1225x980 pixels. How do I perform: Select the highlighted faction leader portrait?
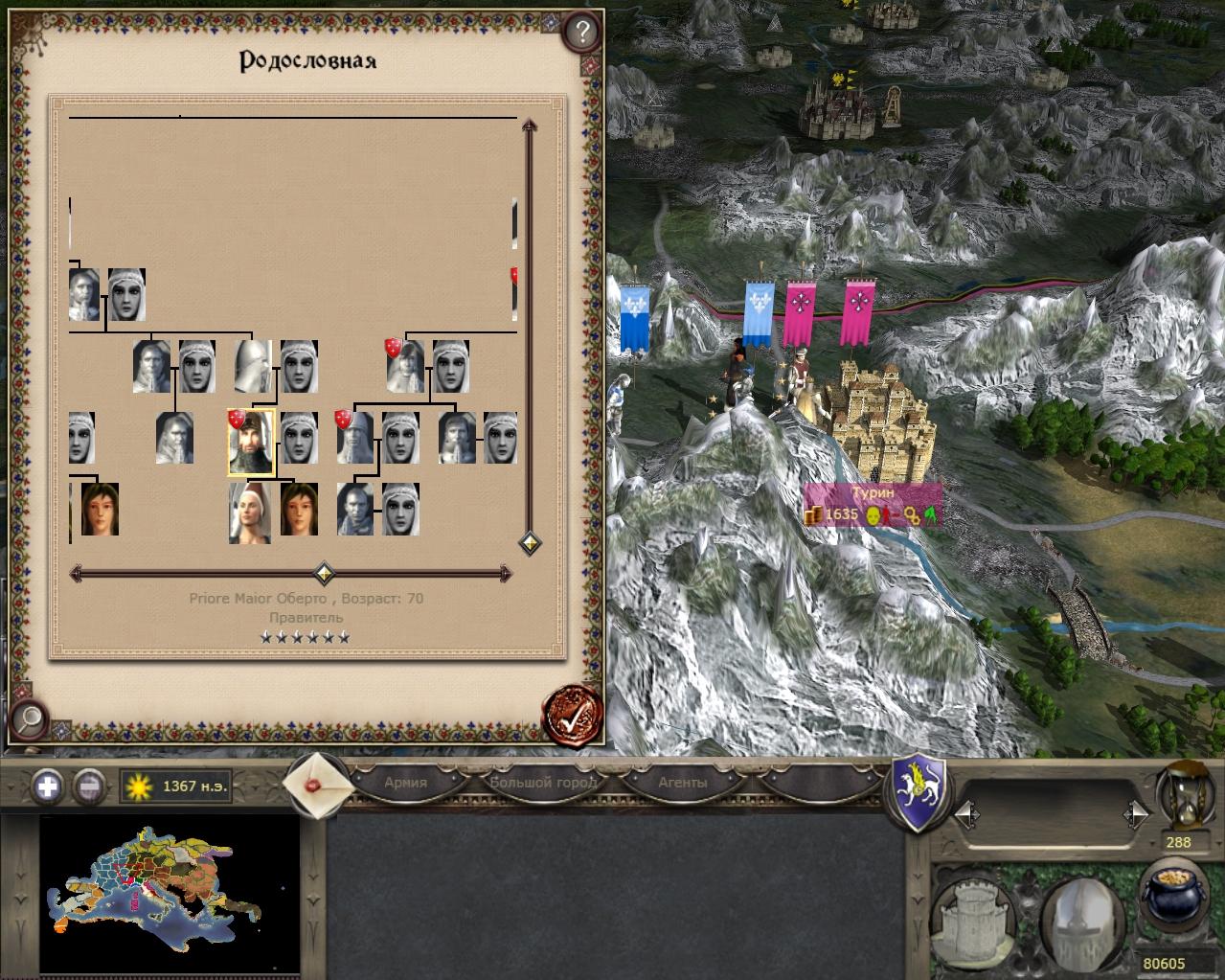[x=251, y=442]
